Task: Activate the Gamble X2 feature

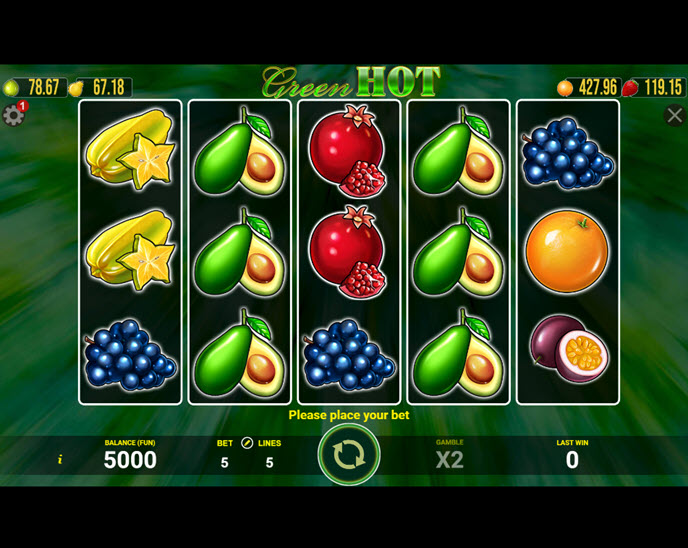Action: click(450, 459)
